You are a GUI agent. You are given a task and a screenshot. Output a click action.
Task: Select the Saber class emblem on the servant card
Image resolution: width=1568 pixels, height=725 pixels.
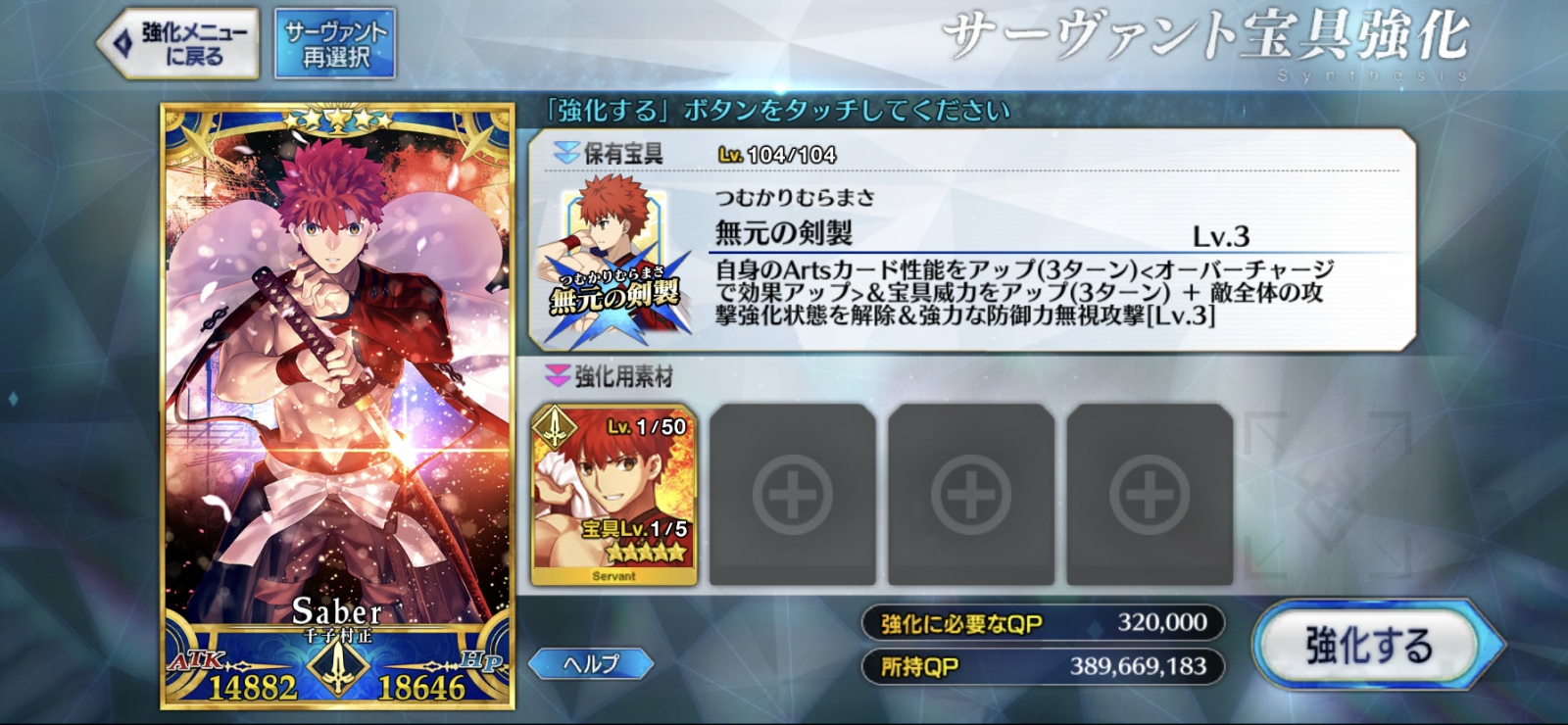pyautogui.click(x=339, y=667)
